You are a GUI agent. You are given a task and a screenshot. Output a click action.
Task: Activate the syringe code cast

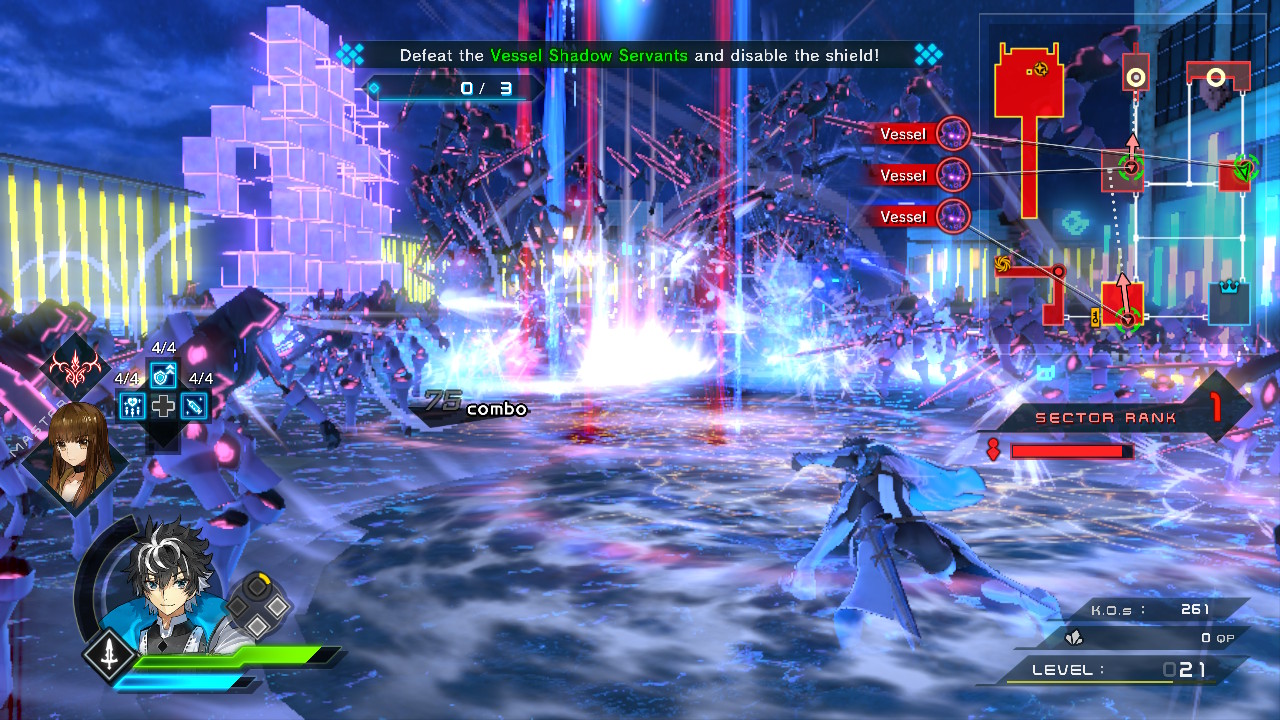point(194,405)
